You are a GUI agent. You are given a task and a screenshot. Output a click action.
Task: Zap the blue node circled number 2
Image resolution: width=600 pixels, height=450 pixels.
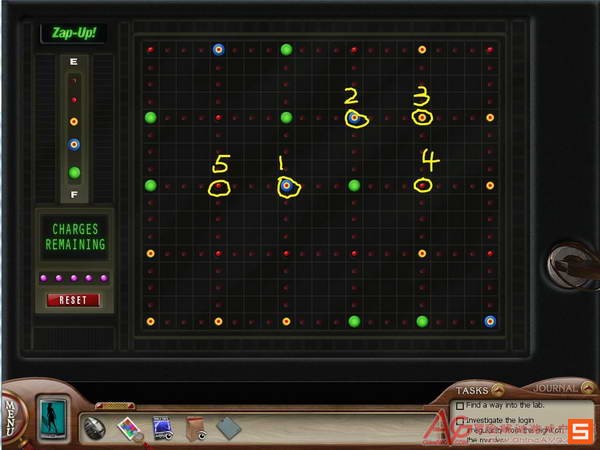(x=354, y=118)
